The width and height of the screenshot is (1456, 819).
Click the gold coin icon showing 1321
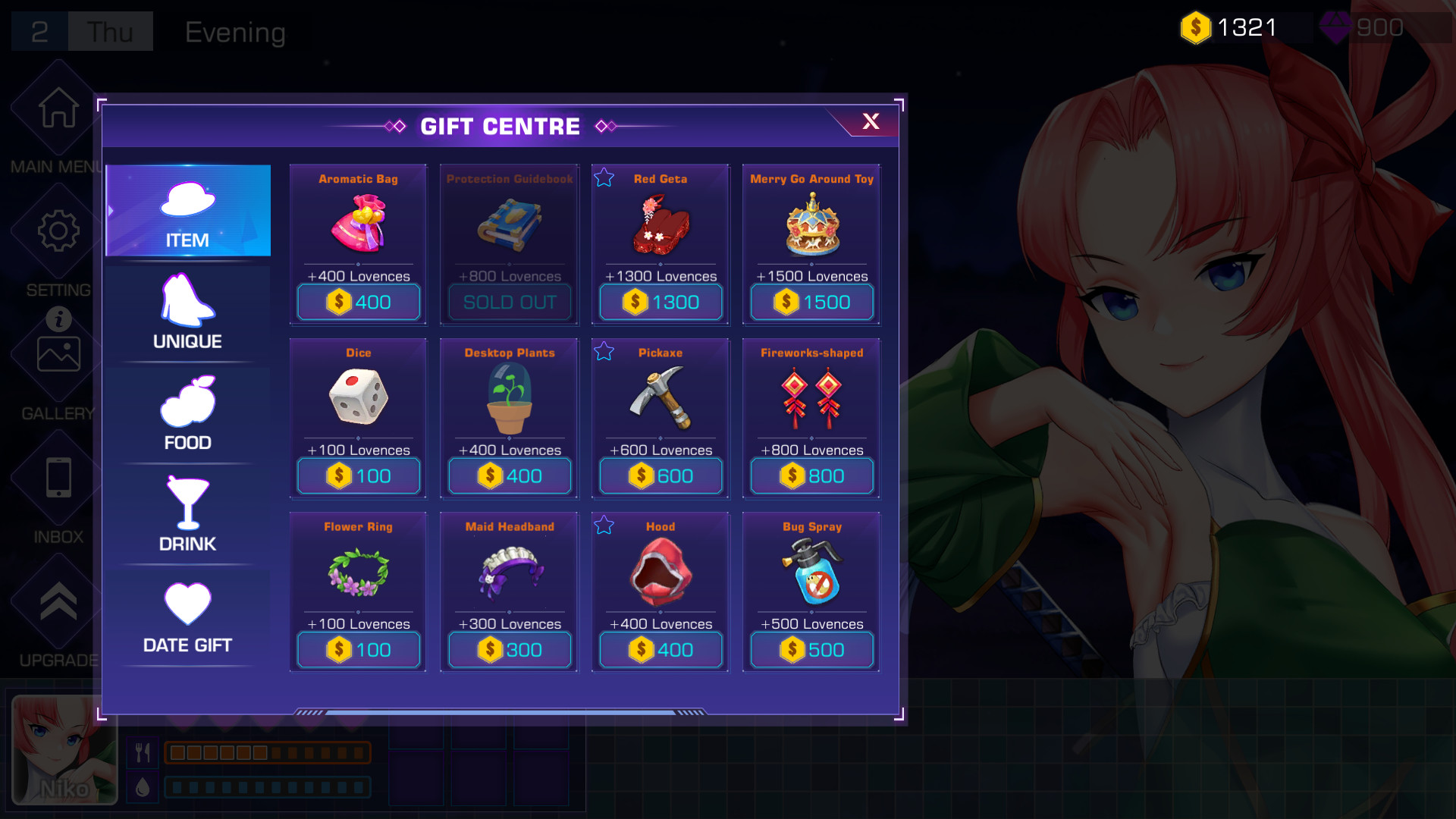pyautogui.click(x=1197, y=25)
